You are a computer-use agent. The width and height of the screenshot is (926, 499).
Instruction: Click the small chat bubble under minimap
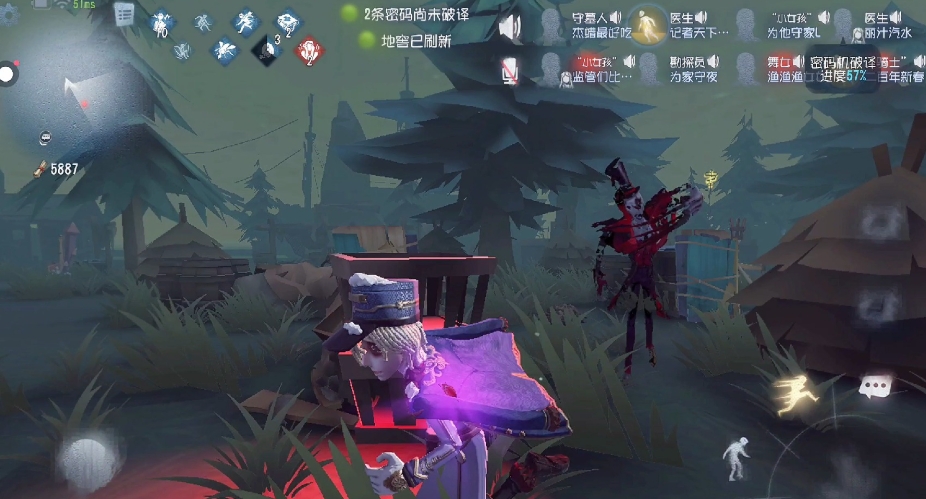pos(46,136)
